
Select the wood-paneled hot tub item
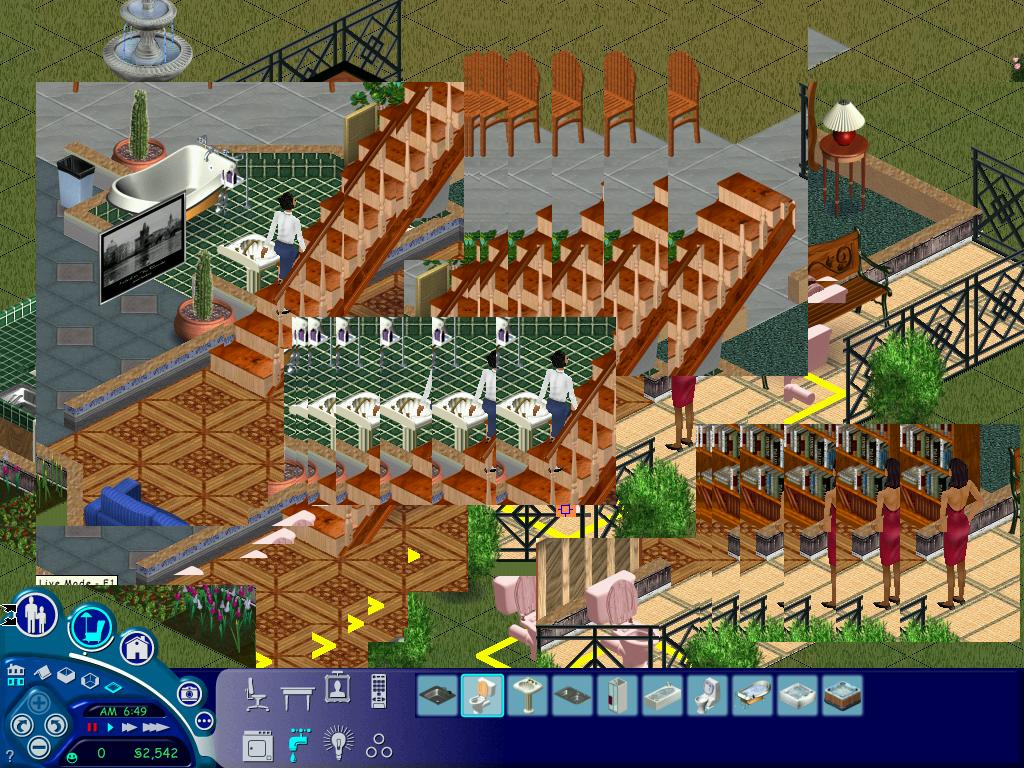(842, 695)
